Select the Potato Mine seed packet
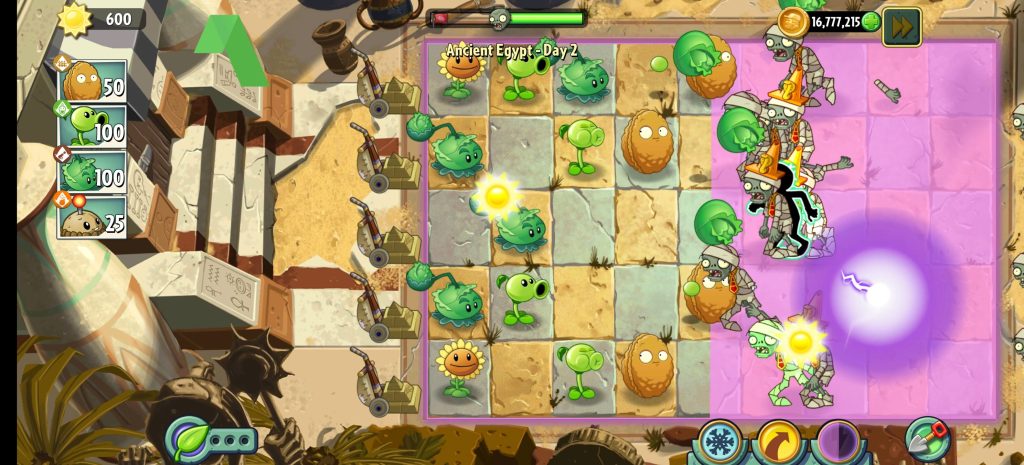This screenshot has height=465, width=1024. pos(92,217)
